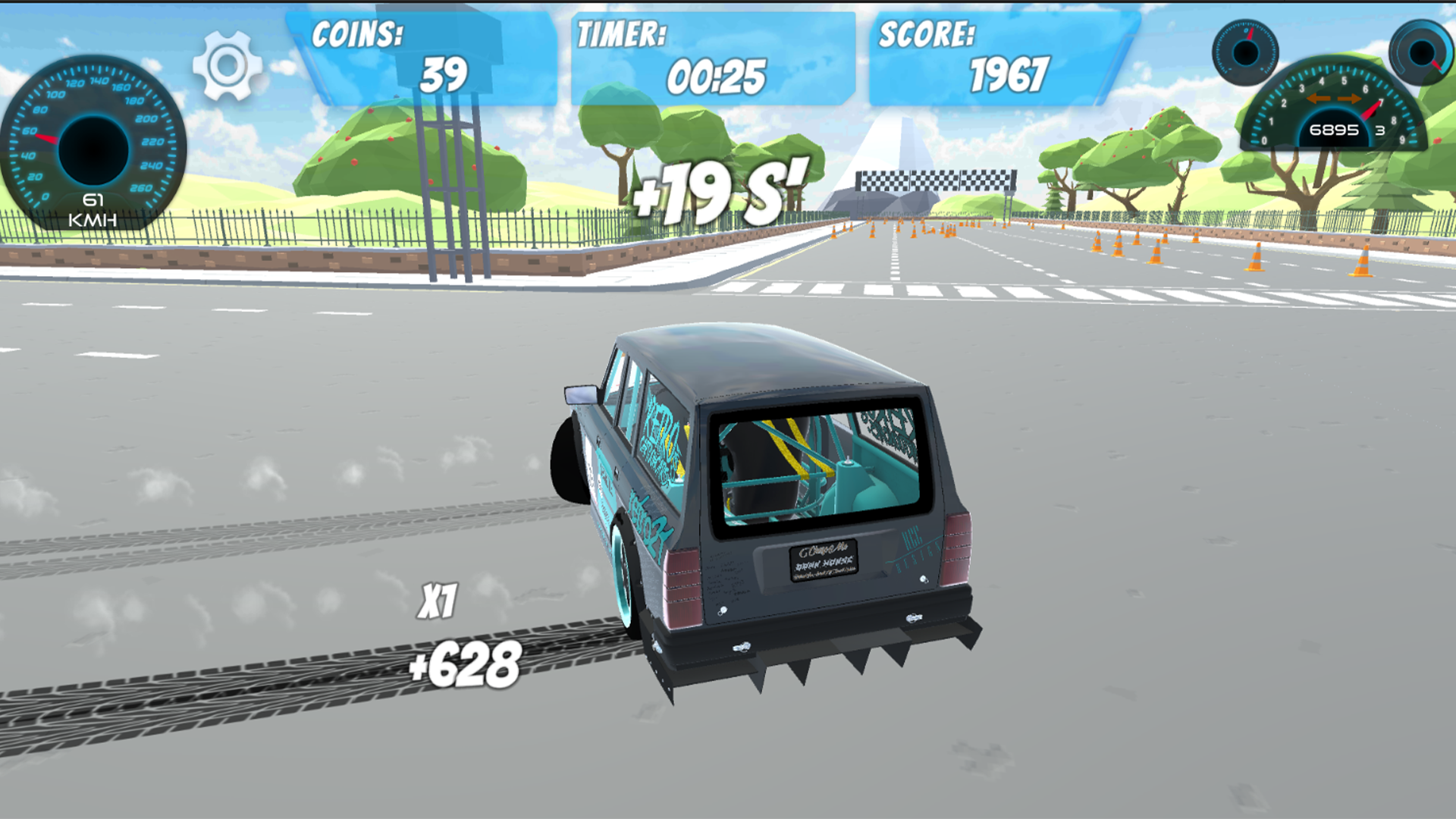Open the settings gear menu

pos(228,66)
